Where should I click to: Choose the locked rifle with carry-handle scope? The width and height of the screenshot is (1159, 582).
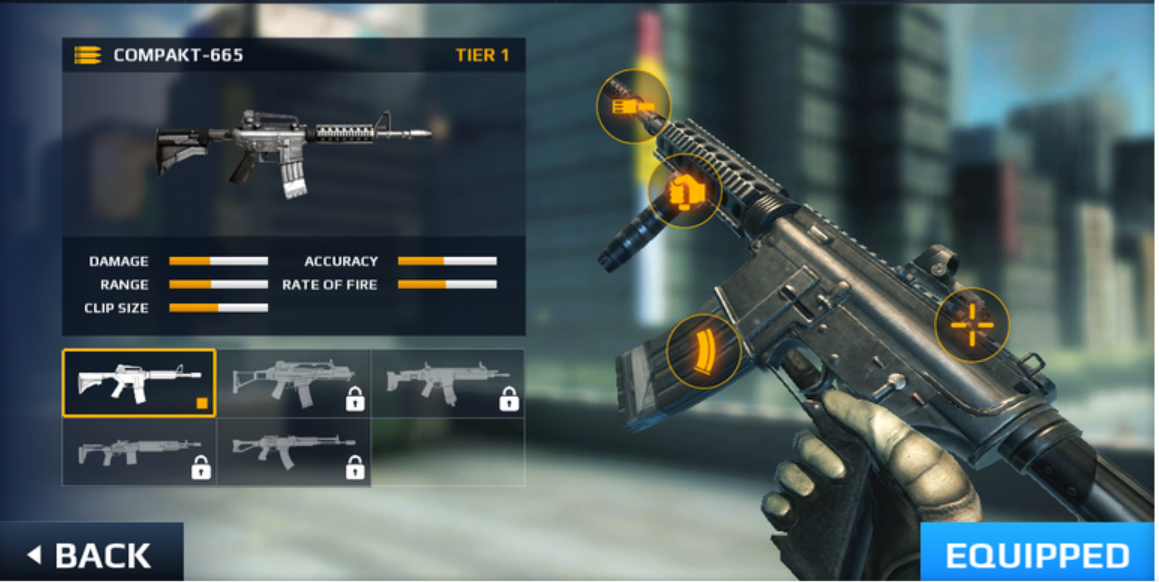293,383
